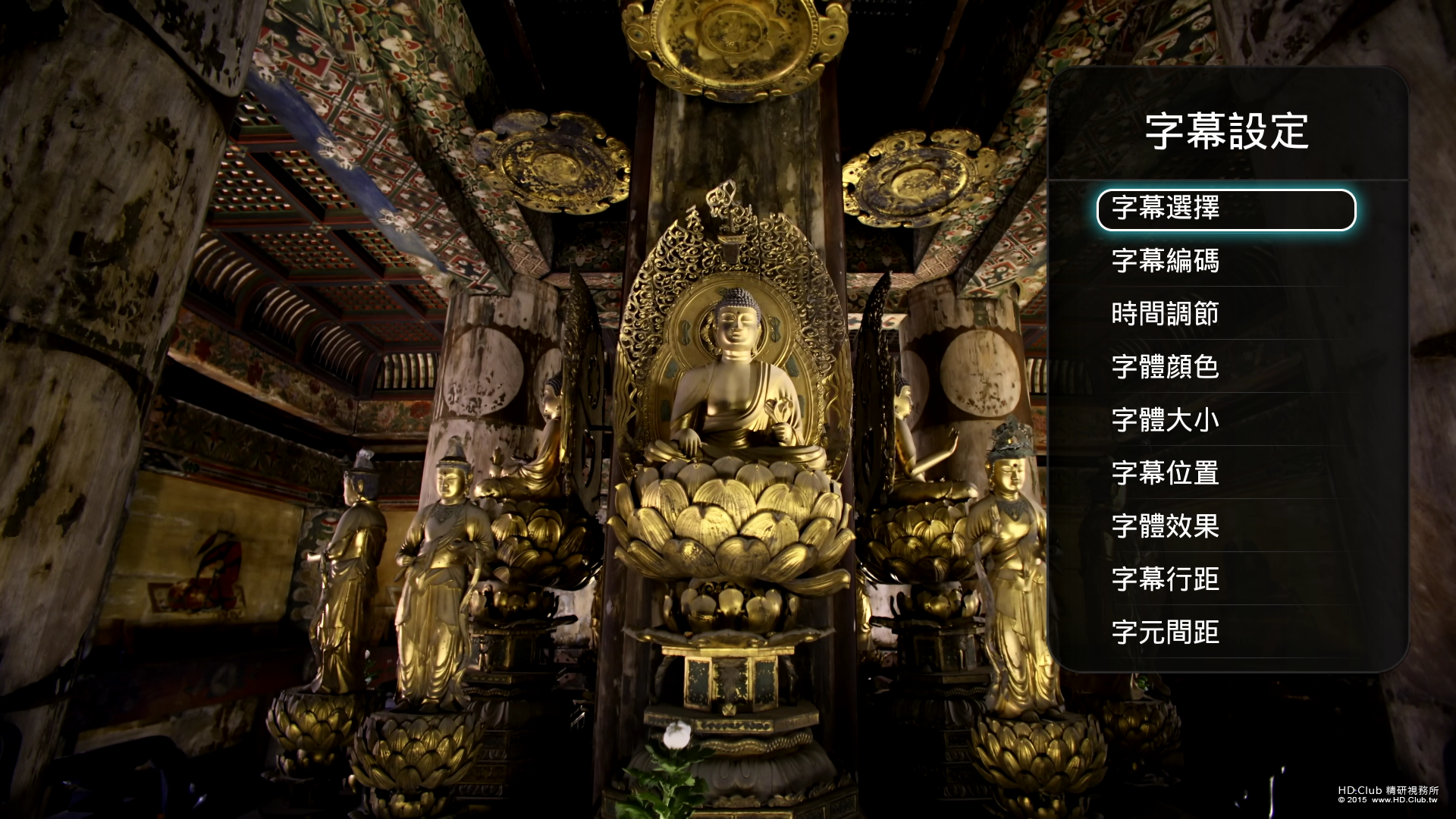Select 字幕行距 line spacing option
Viewport: 1456px width, 819px height.
(x=1165, y=579)
